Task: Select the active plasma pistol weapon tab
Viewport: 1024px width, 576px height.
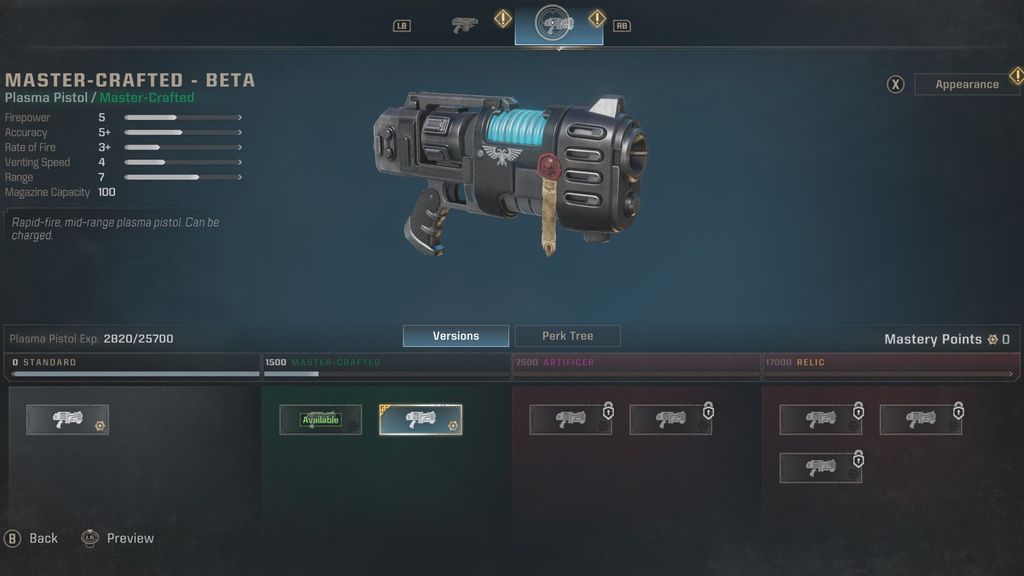Action: pyautogui.click(x=558, y=25)
